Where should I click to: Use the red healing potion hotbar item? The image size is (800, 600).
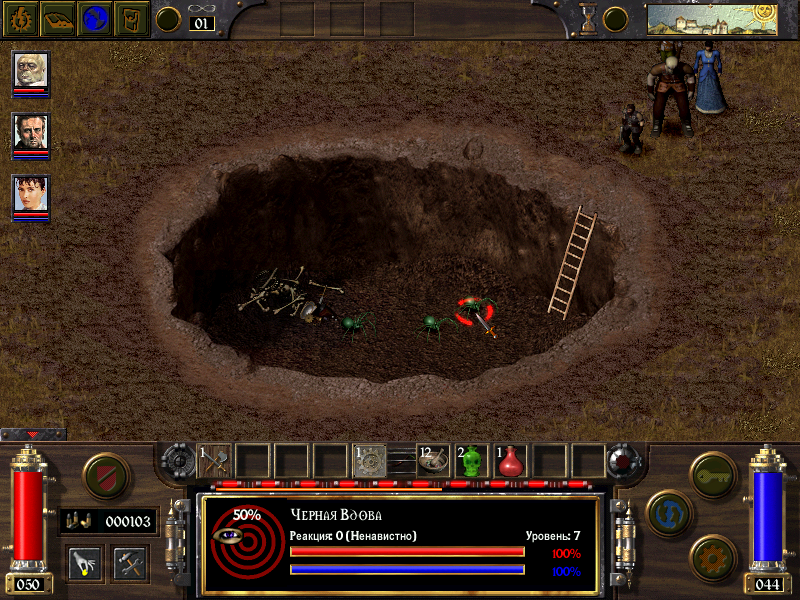[511, 460]
